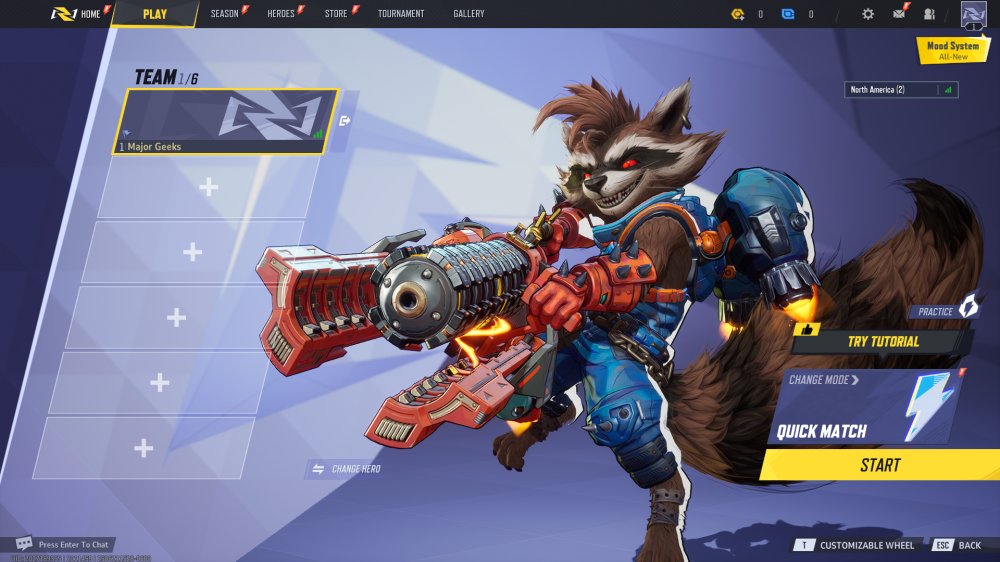Go to the Store tab
The height and width of the screenshot is (562, 1000).
coord(336,14)
